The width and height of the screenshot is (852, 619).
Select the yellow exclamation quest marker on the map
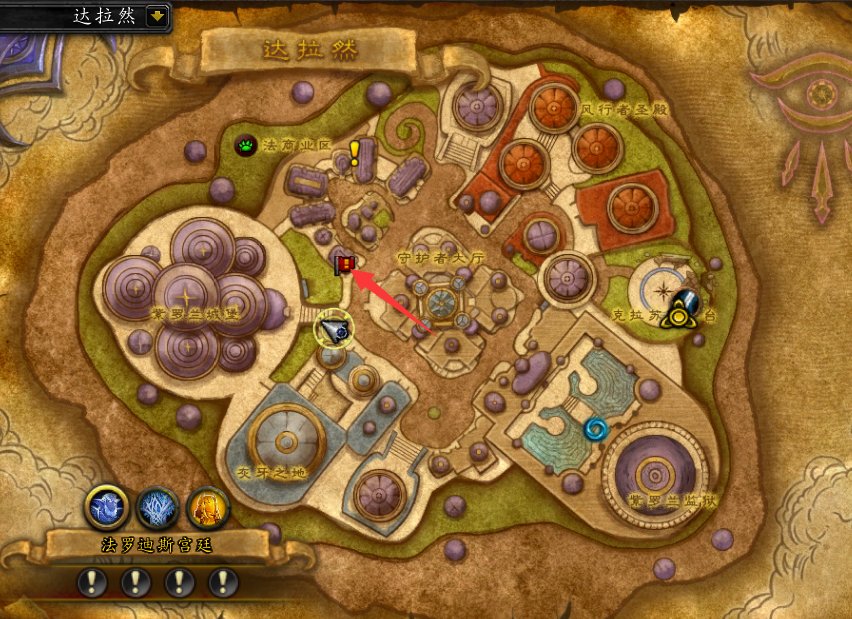(354, 153)
